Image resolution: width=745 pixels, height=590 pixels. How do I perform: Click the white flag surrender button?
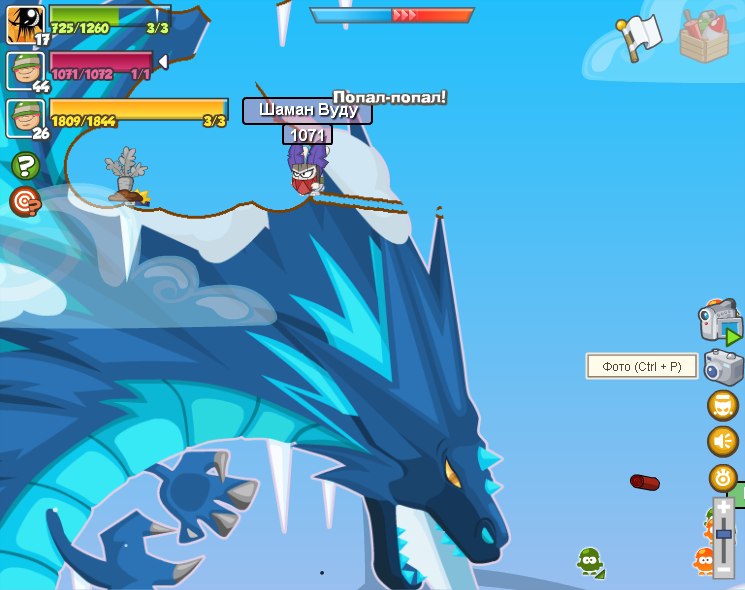tap(640, 36)
